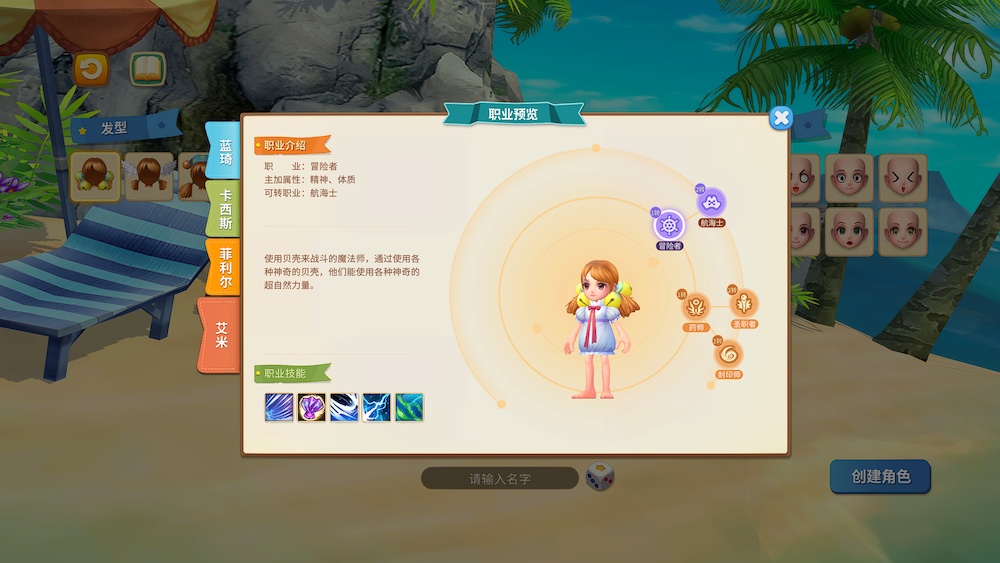Open the 艾米 character tab

click(x=220, y=335)
